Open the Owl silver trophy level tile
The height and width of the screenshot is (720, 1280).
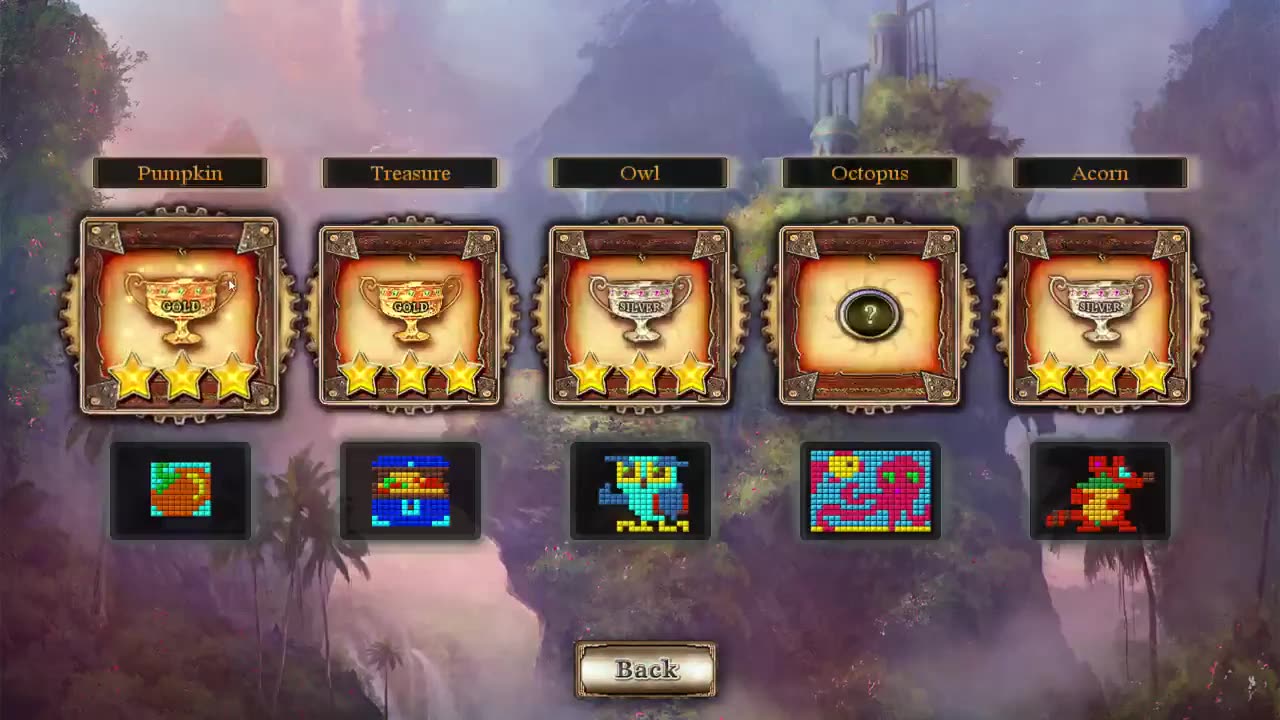[640, 316]
